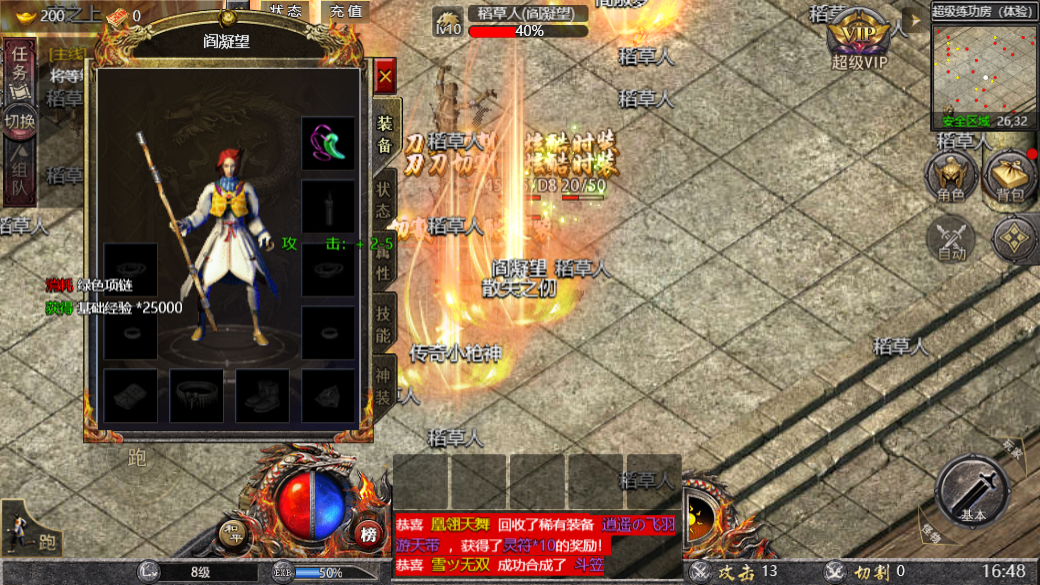The height and width of the screenshot is (585, 1040).
Task: Open the 榜 rankings button
Action: 369,535
